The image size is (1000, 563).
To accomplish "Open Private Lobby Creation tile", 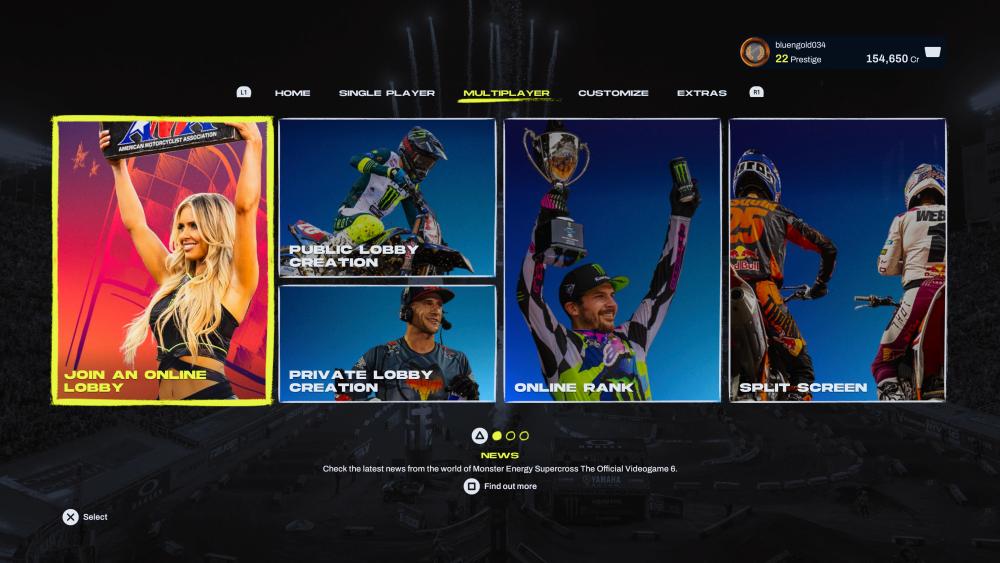I will 387,343.
